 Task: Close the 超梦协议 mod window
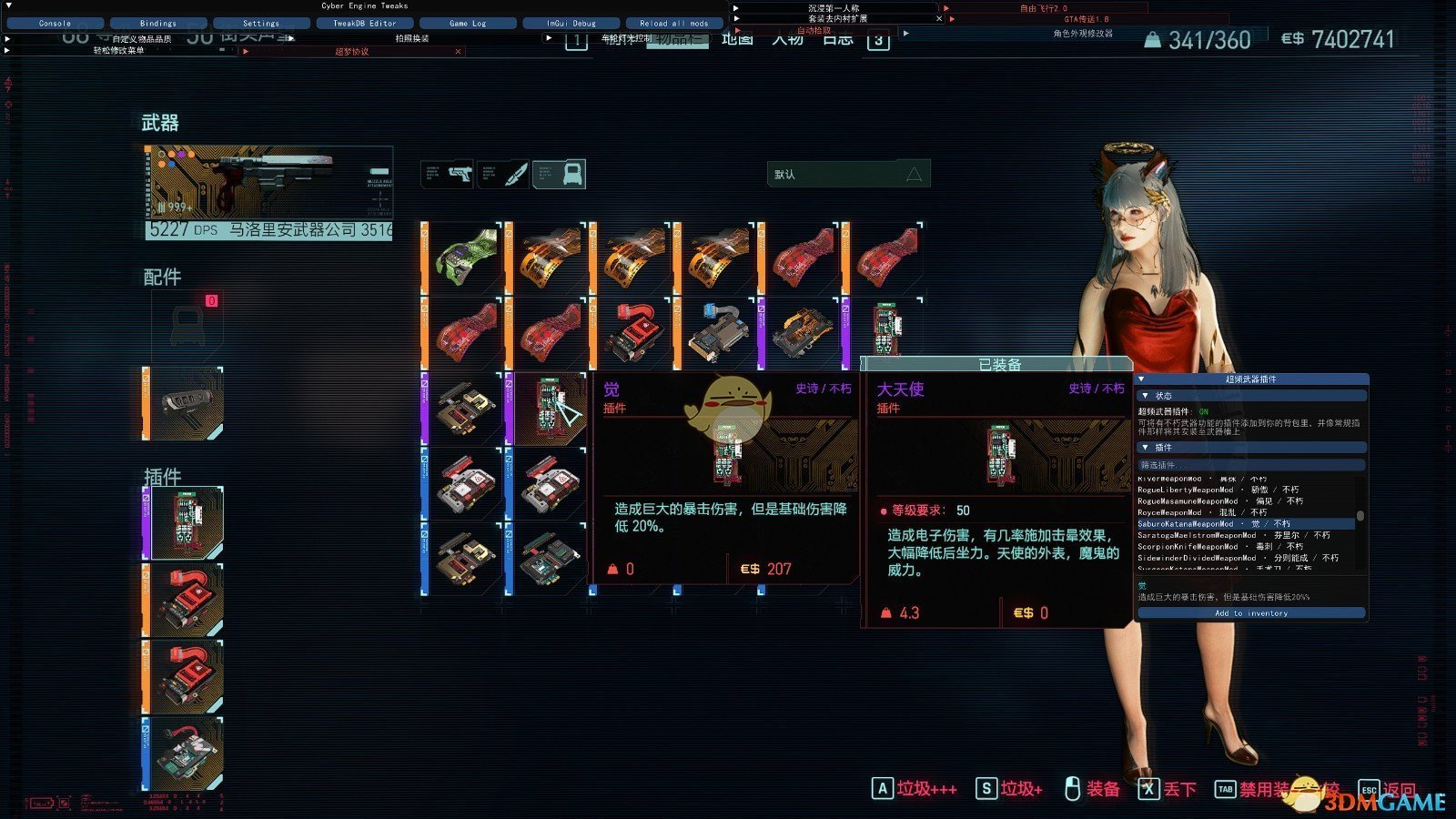click(458, 52)
